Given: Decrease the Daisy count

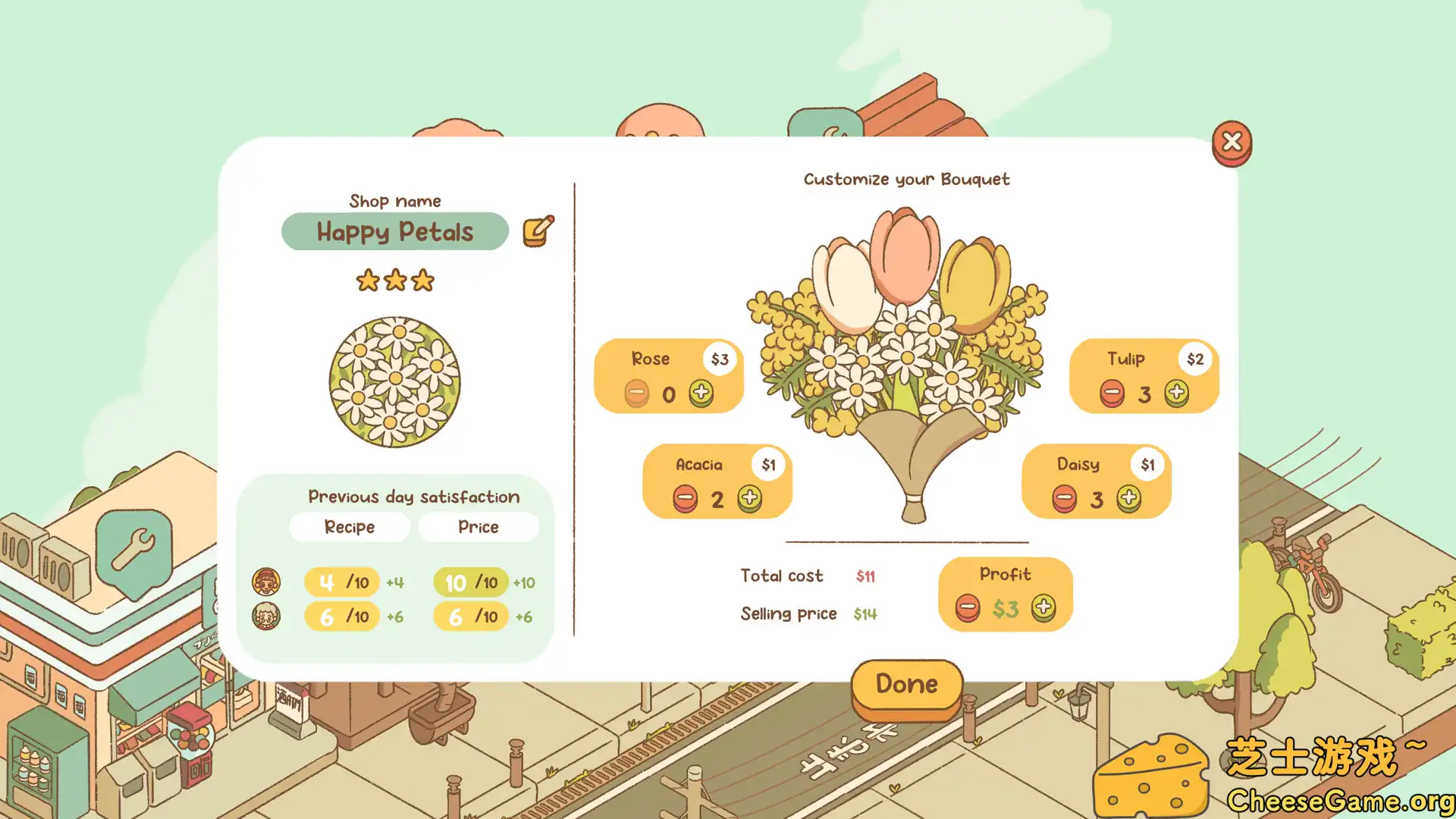Looking at the screenshot, I should click(1064, 499).
